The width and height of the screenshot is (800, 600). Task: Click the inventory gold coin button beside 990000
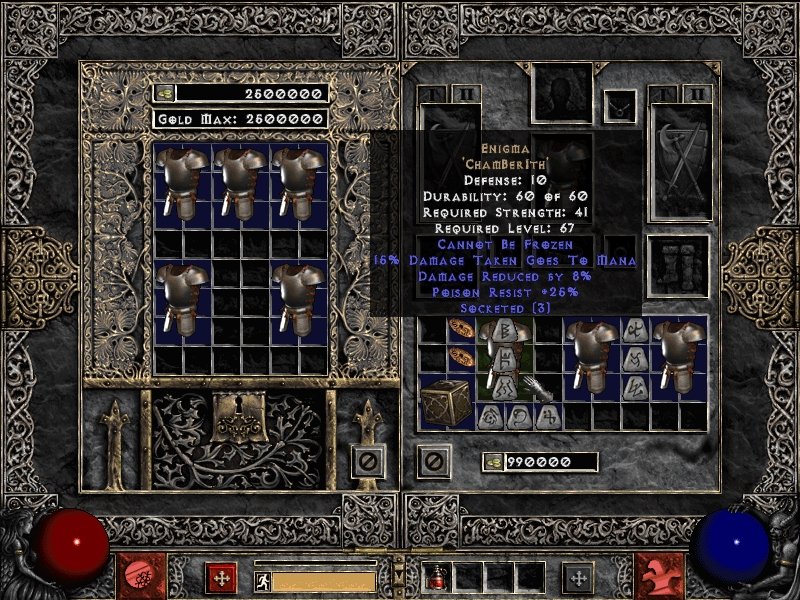493,462
